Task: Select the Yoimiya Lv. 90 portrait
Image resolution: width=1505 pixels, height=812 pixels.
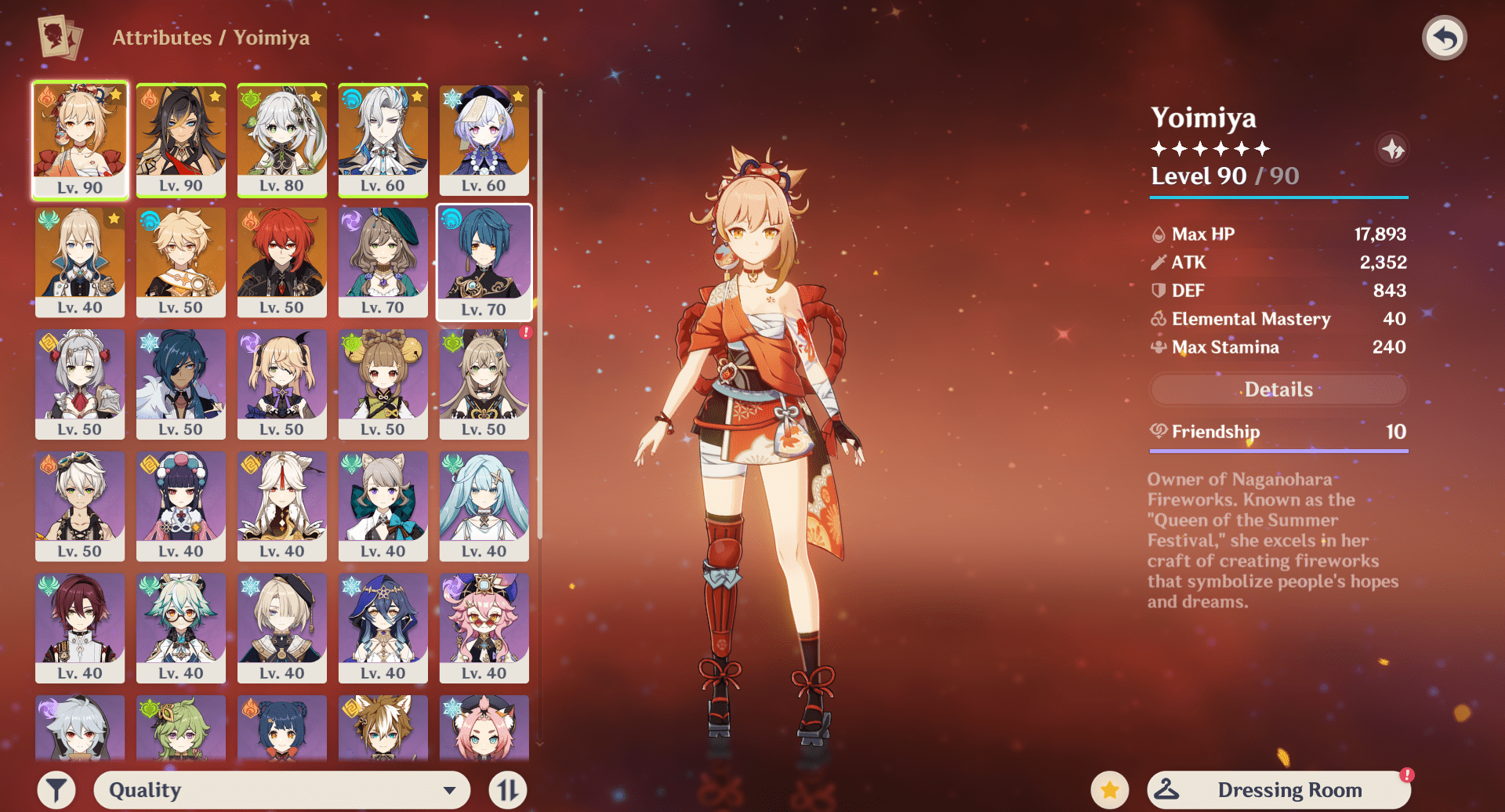Action: [x=80, y=140]
